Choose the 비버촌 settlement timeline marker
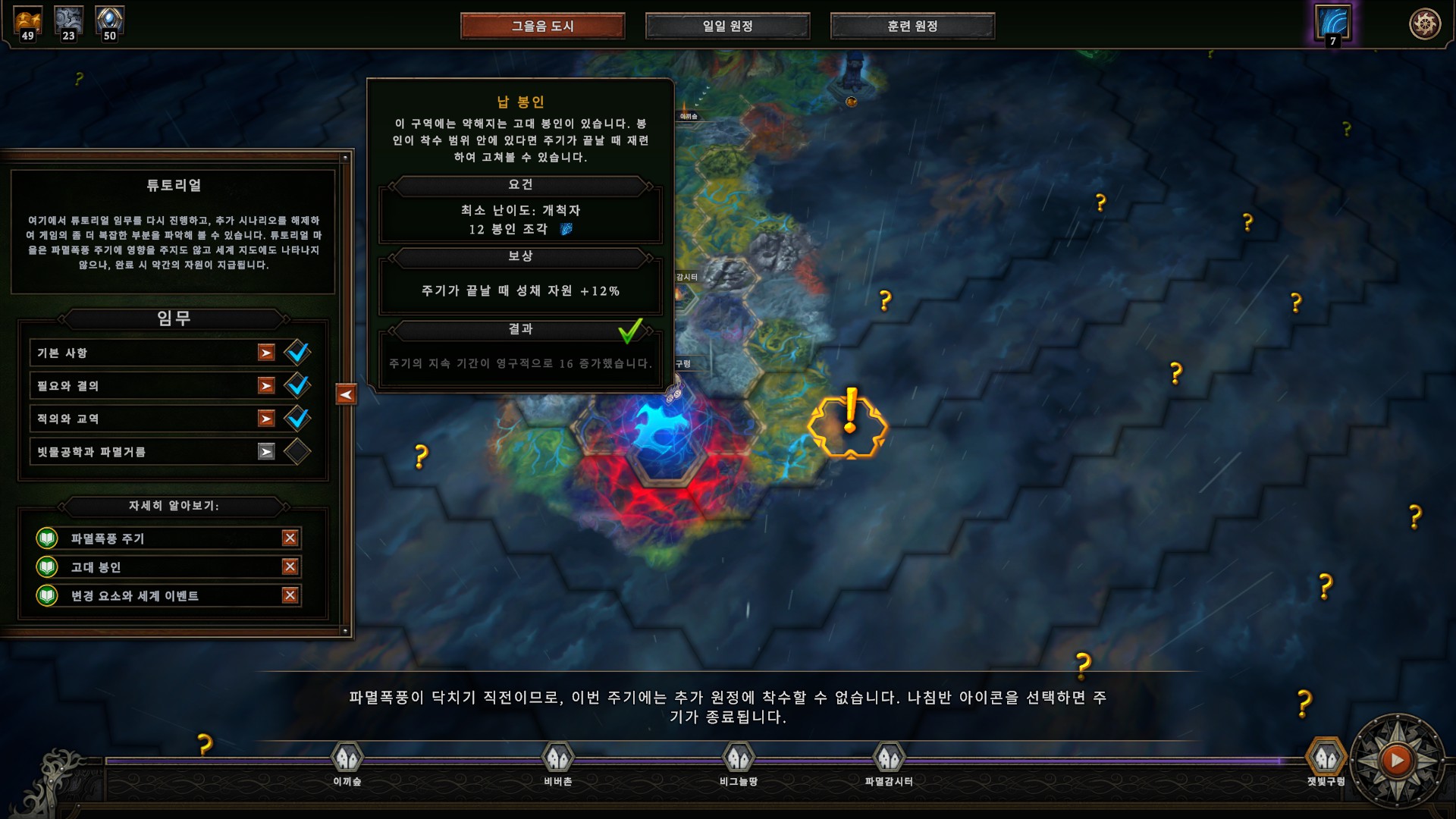1456x819 pixels. pos(558,758)
